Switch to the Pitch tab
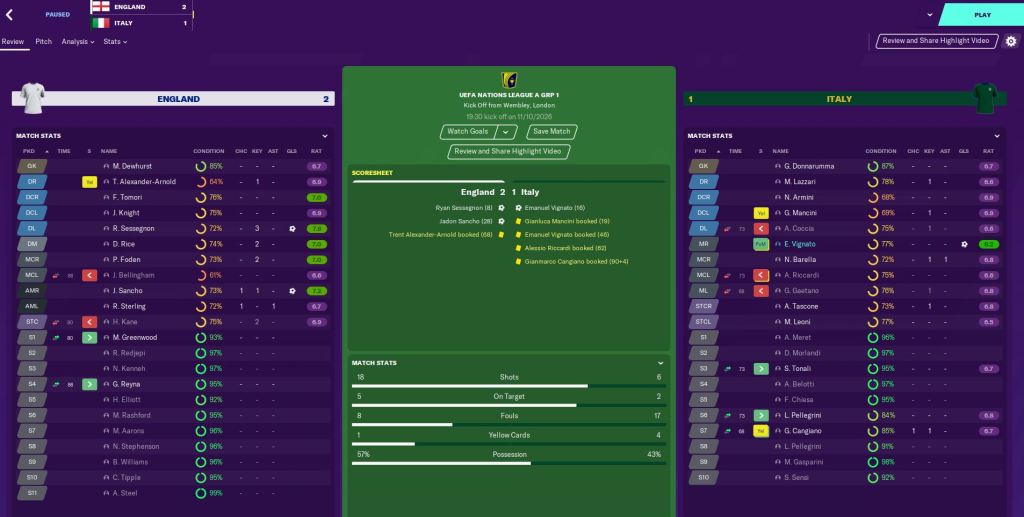 44,42
